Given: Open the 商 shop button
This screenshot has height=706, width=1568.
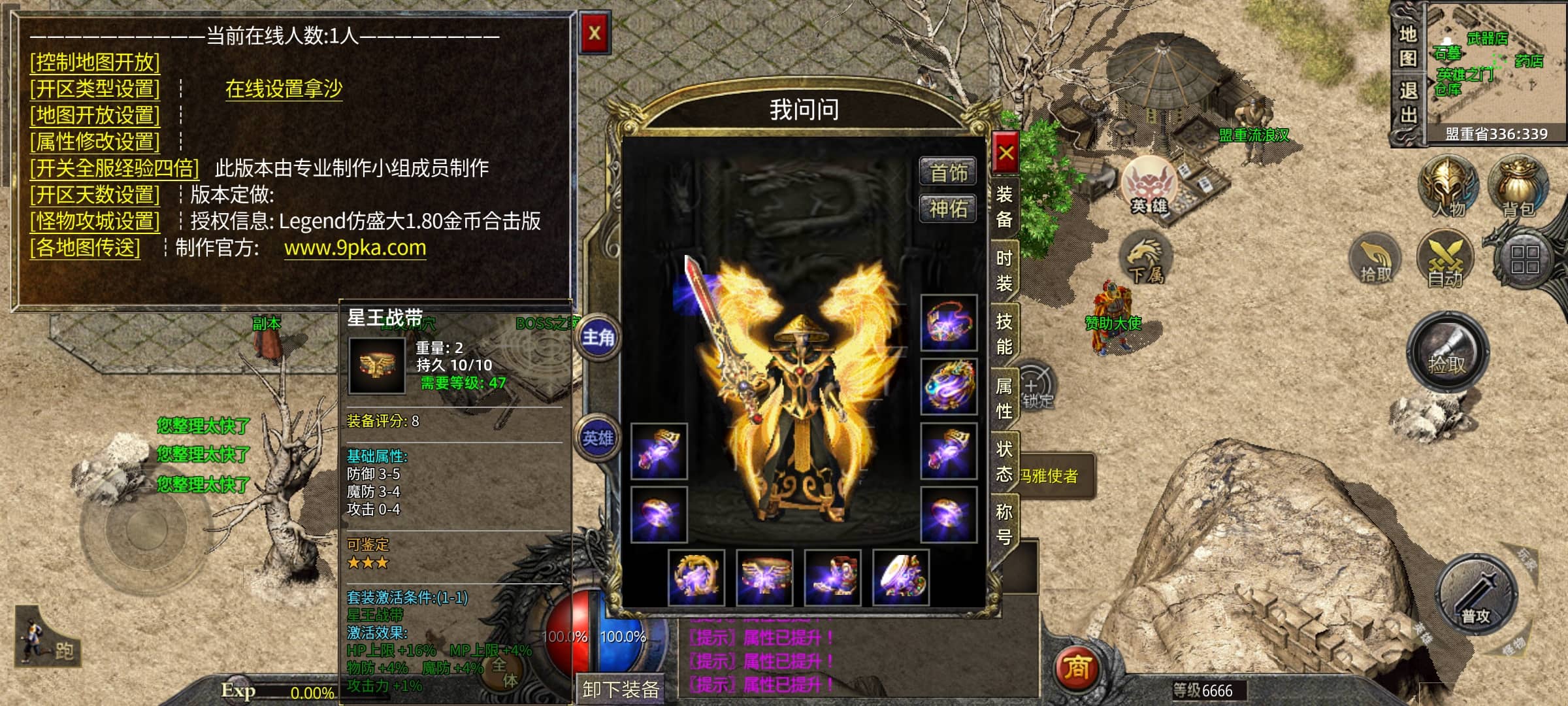Looking at the screenshot, I should tap(1077, 667).
